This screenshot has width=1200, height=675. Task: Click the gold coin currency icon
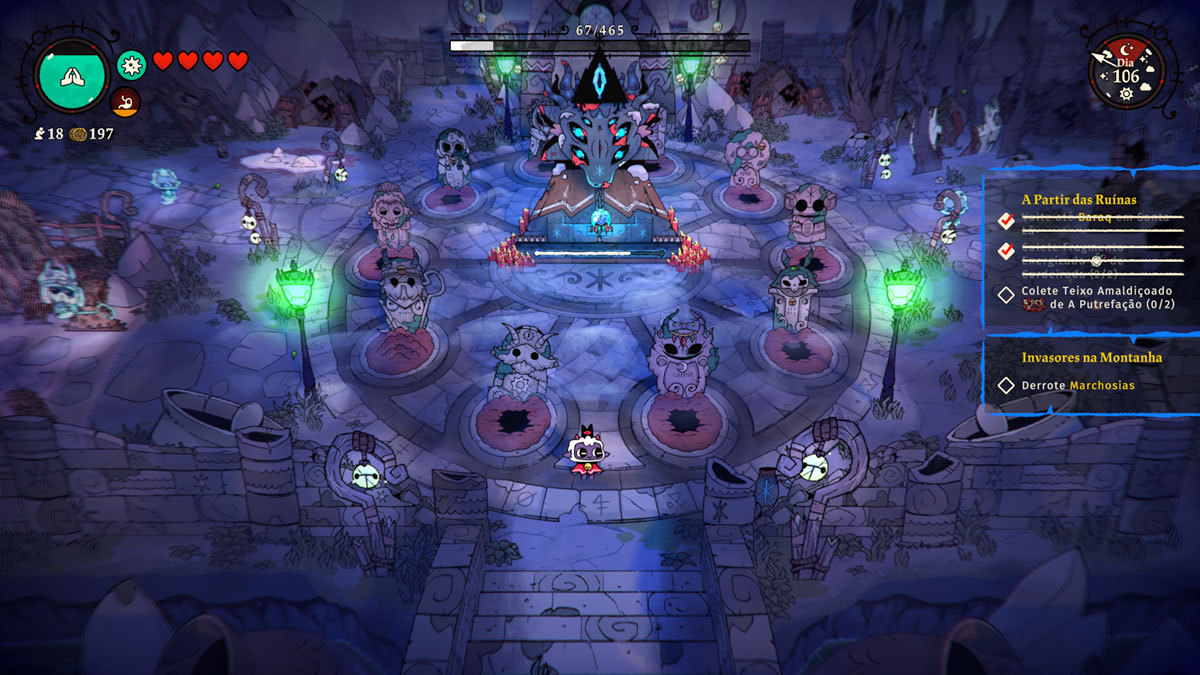[78, 134]
